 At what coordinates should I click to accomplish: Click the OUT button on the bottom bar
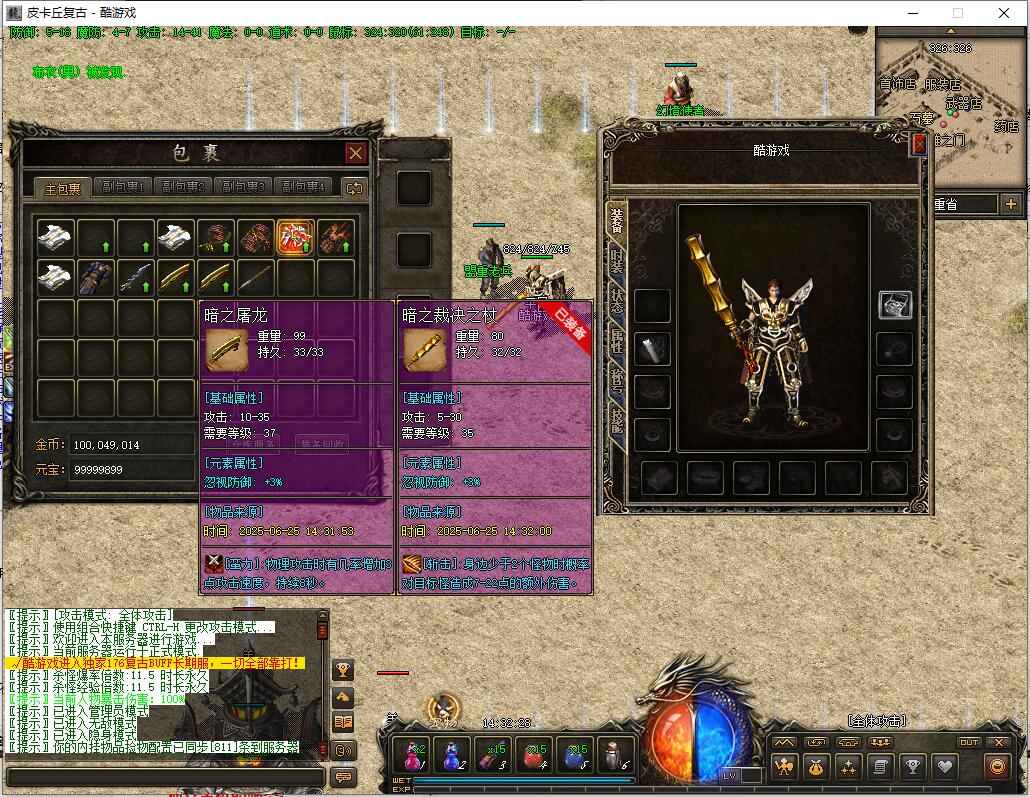969,742
